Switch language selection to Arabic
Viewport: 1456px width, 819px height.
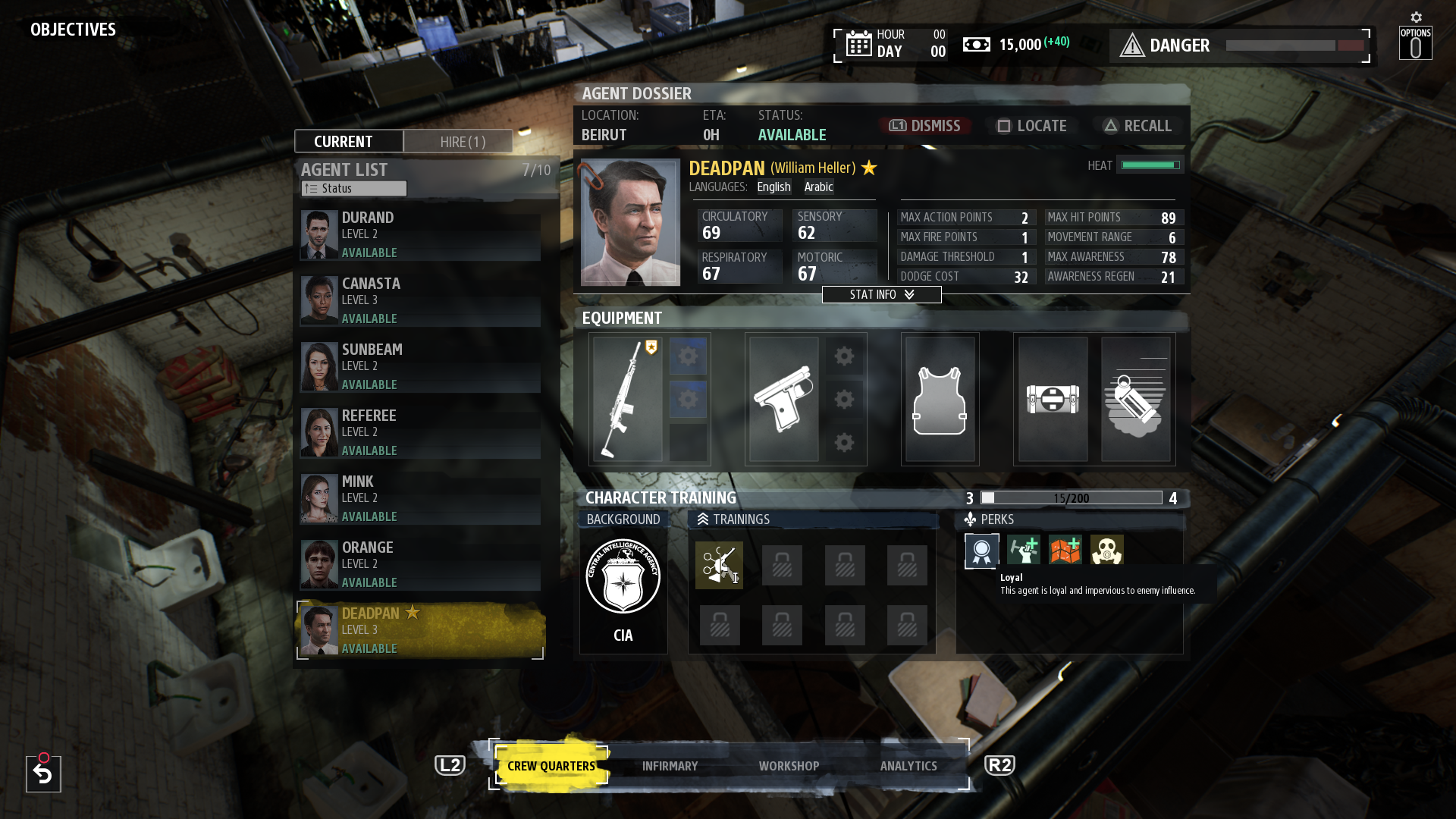pyautogui.click(x=818, y=187)
